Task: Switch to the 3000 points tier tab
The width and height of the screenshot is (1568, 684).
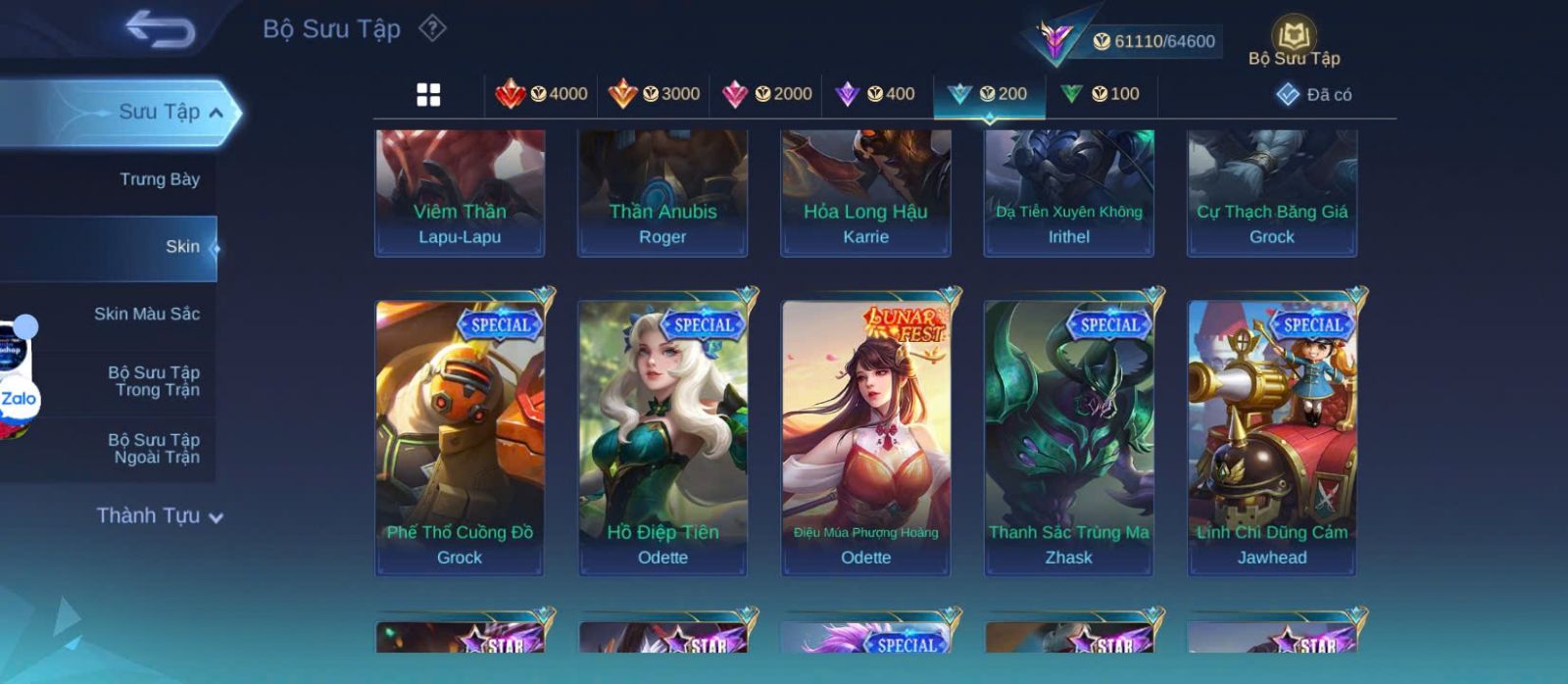Action: click(654, 94)
